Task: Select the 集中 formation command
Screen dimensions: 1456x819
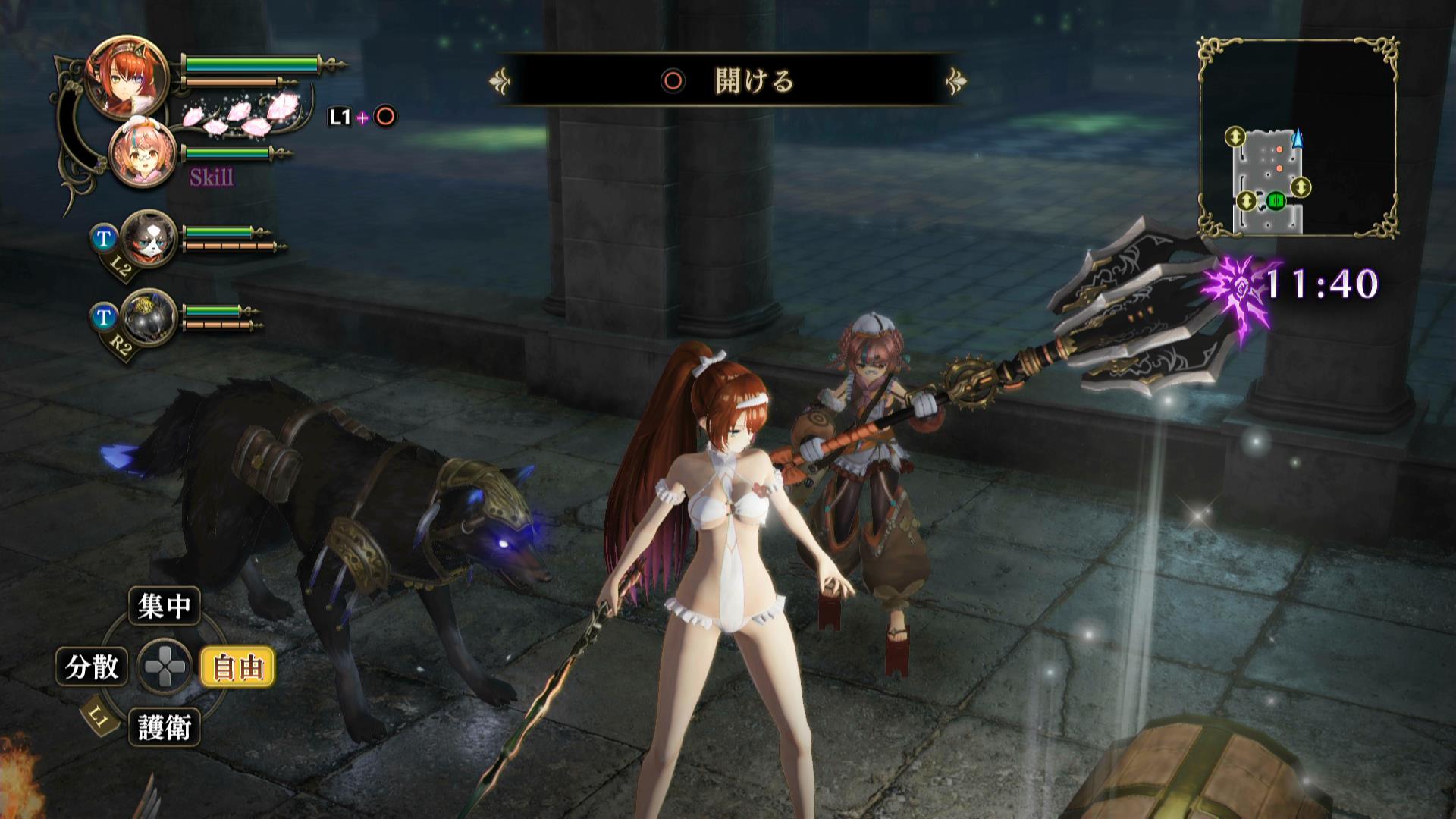Action: tap(165, 606)
